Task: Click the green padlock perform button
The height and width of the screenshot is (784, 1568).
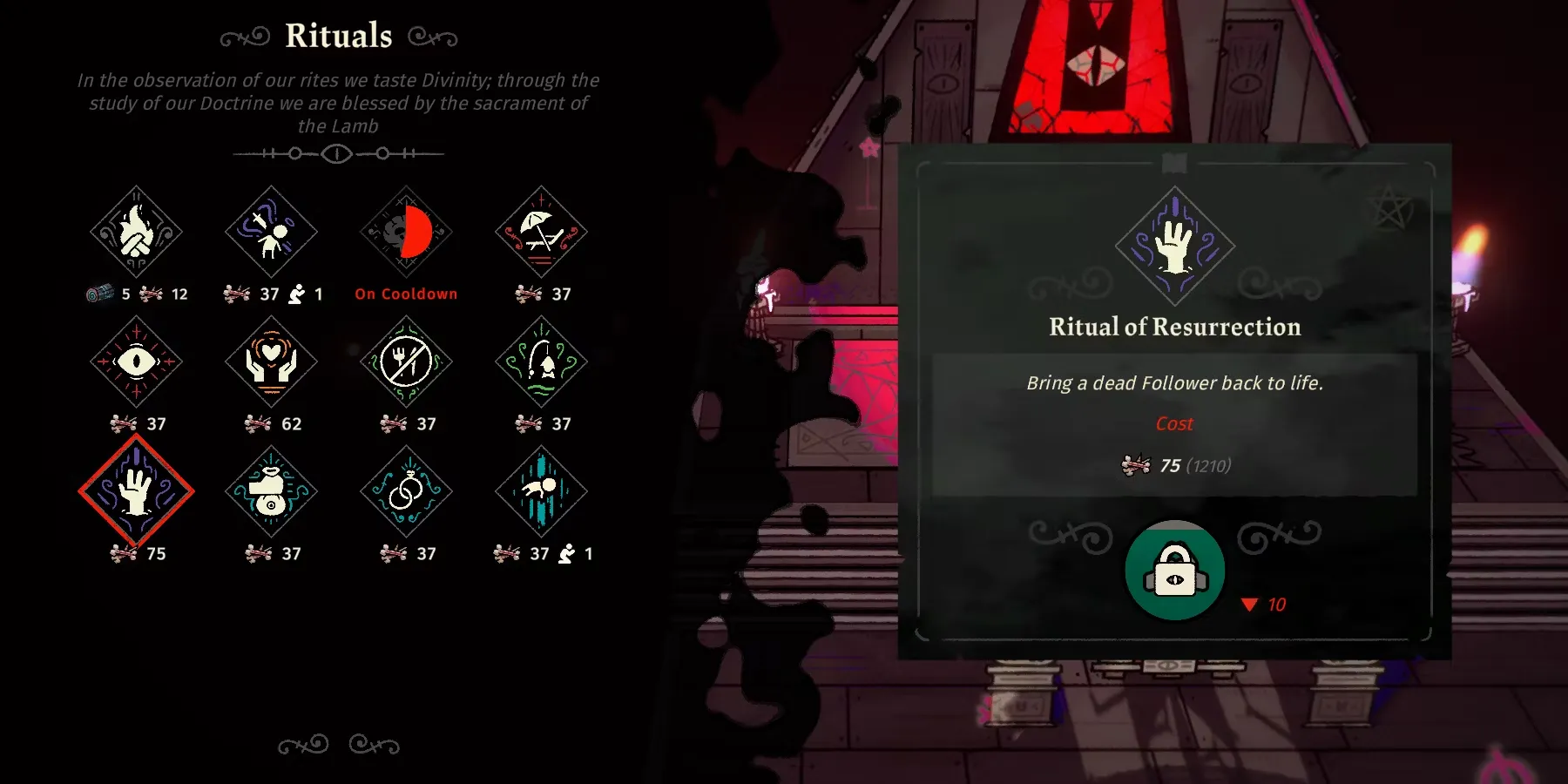Action: pos(1175,571)
